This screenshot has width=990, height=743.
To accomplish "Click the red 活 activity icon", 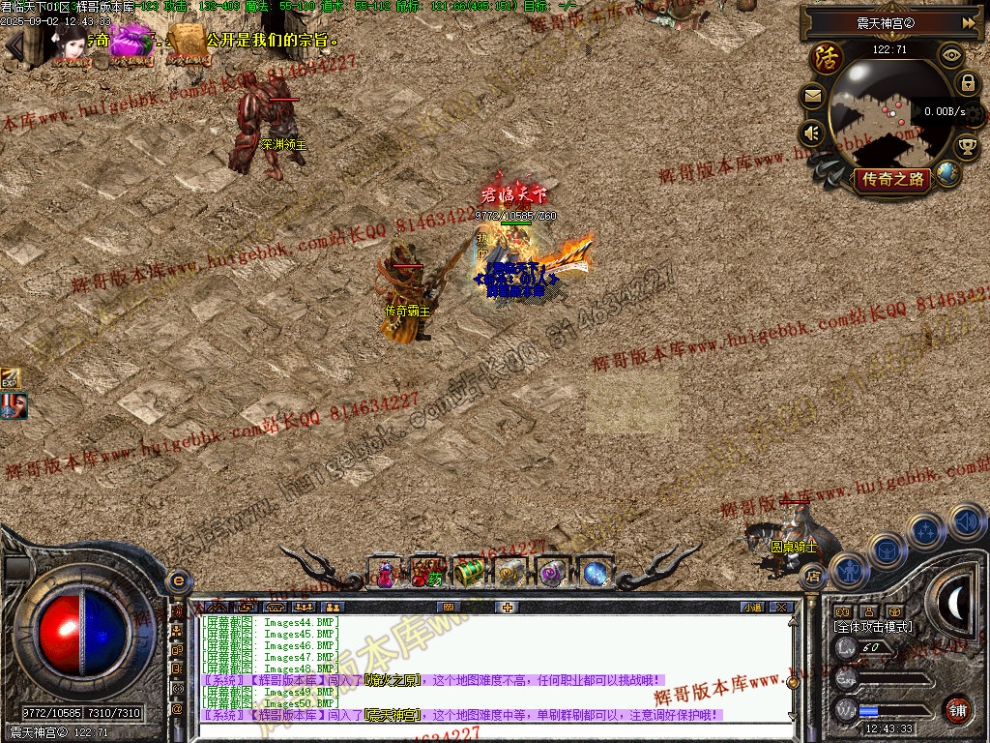I will pos(827,57).
